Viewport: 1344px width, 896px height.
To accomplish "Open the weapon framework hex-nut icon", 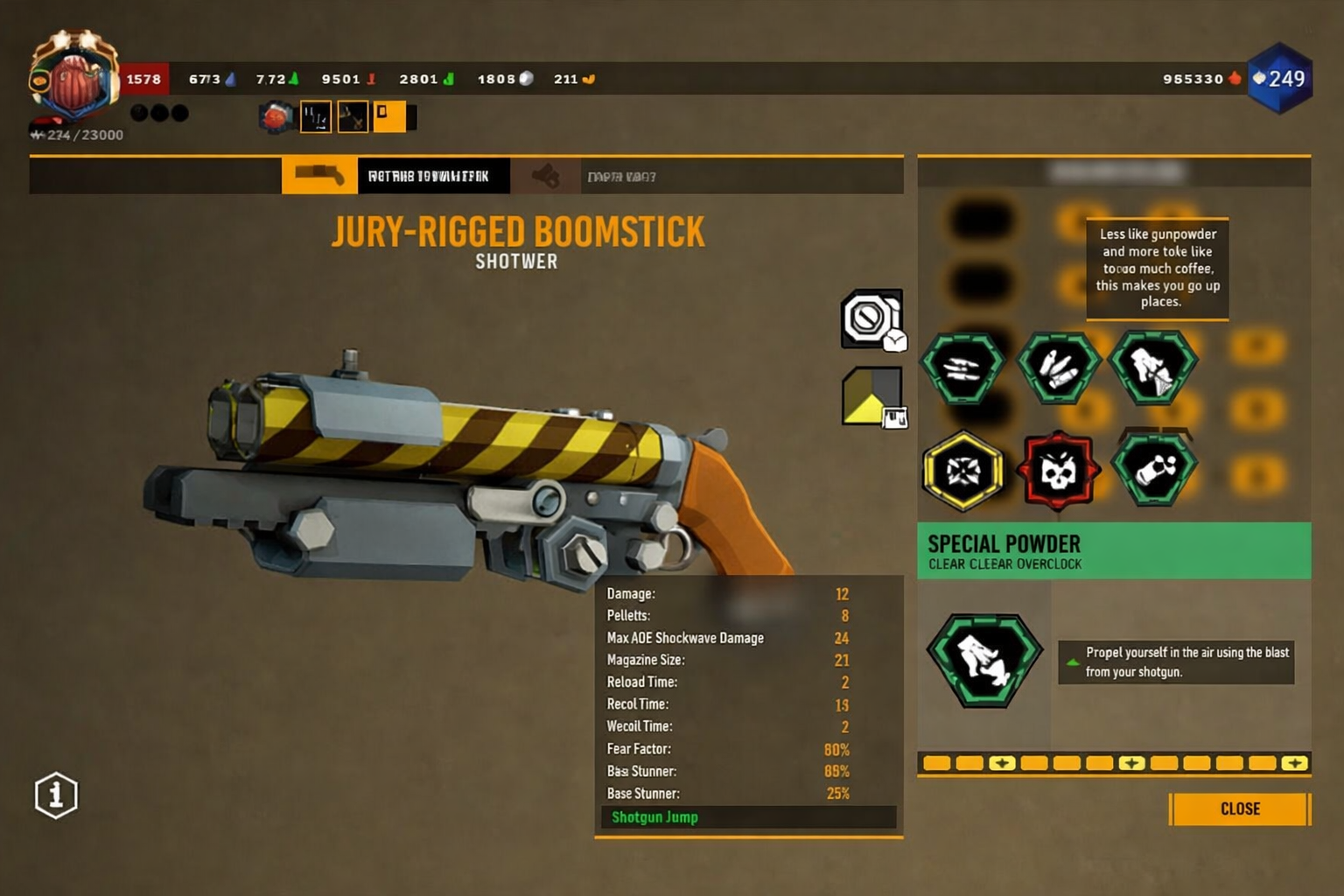I will coord(871,318).
